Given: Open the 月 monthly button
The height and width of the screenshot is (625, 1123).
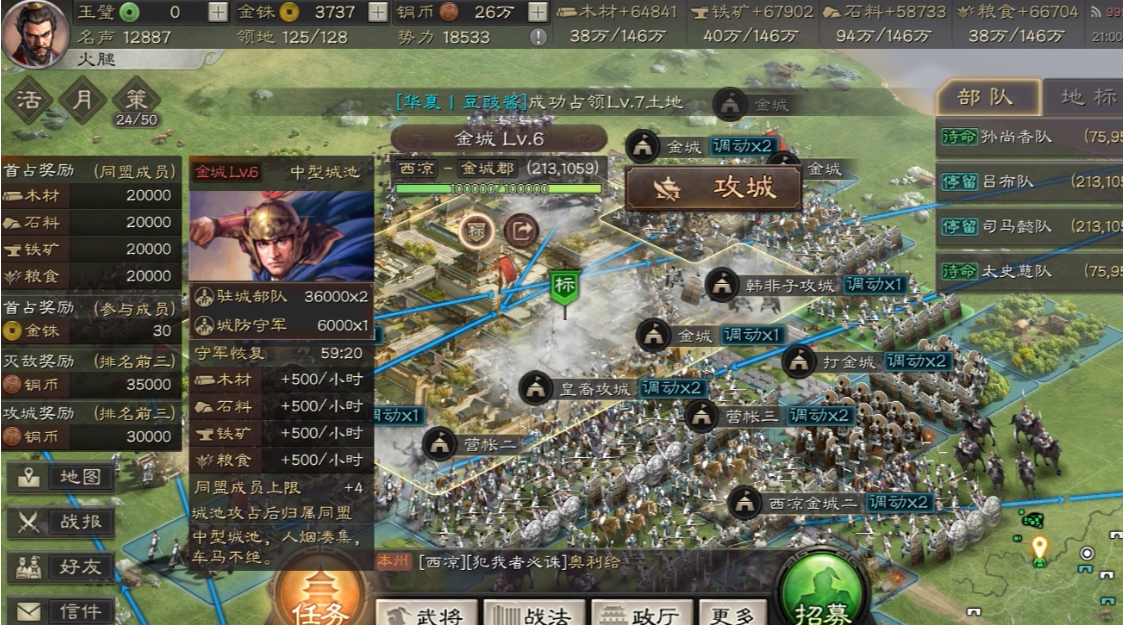Looking at the screenshot, I should (83, 100).
